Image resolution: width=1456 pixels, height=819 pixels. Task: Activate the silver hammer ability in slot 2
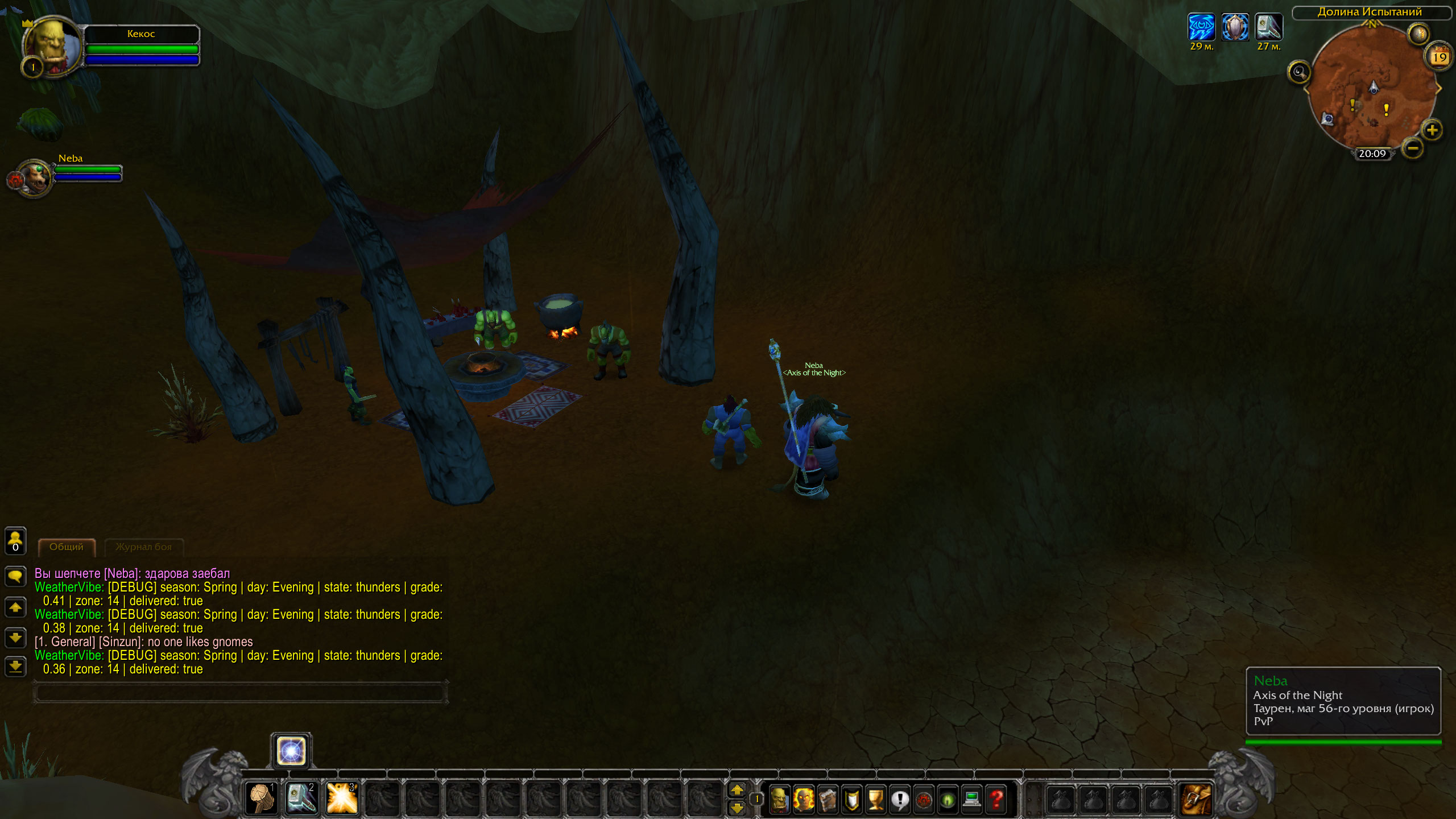301,799
